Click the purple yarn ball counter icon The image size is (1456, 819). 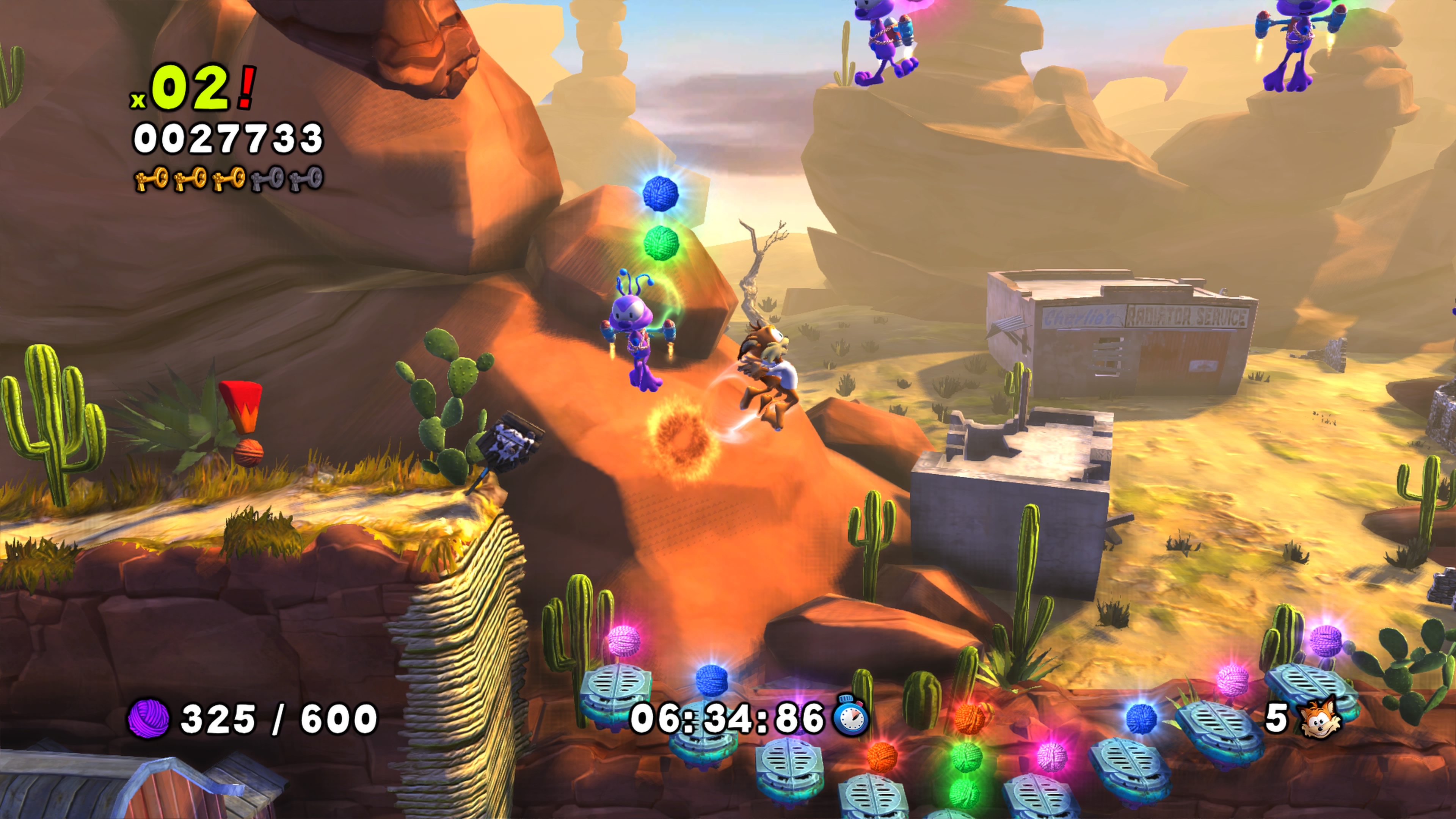pos(149,719)
